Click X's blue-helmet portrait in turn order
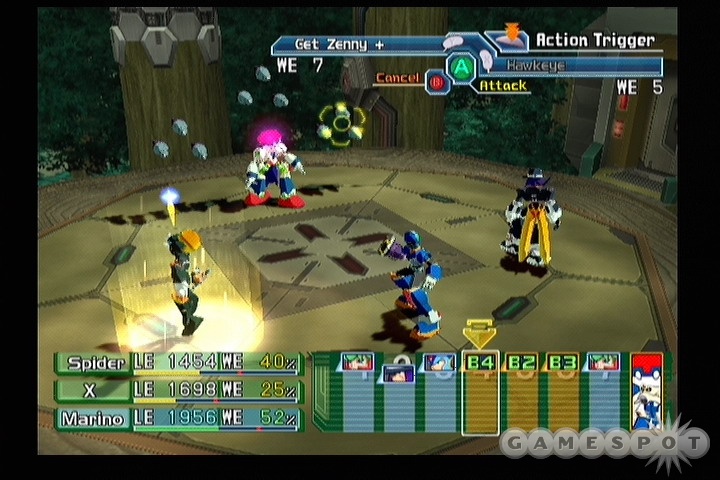The image size is (720, 480). 439,363
